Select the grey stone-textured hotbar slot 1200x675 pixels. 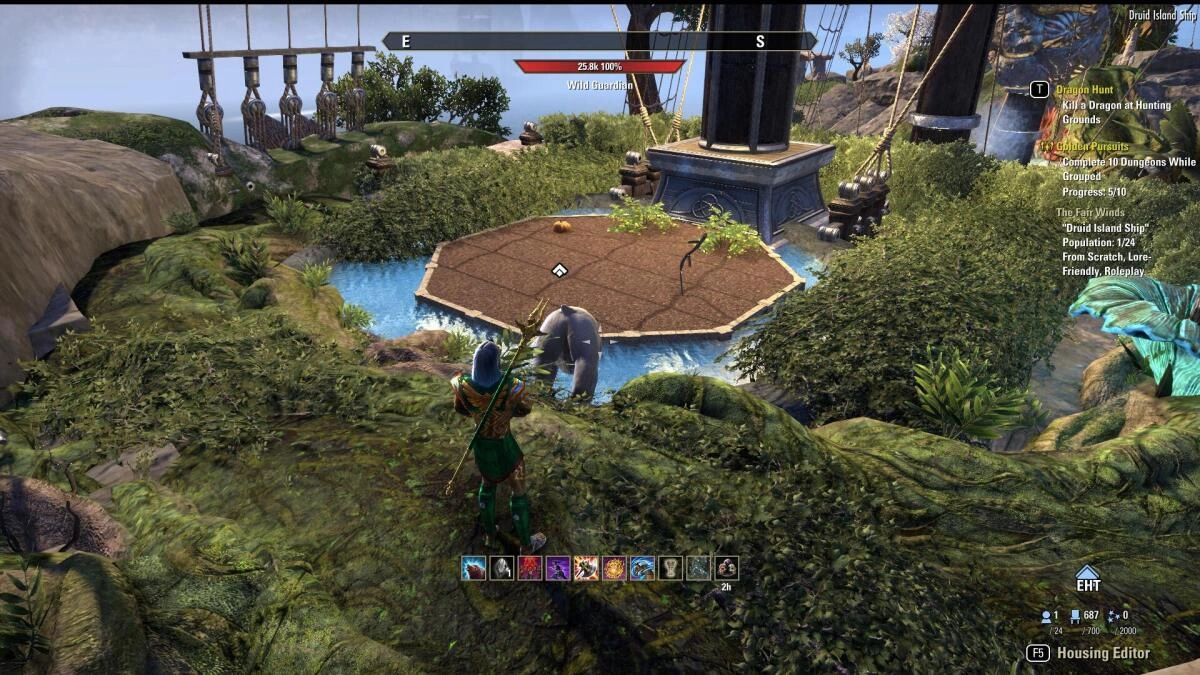(x=698, y=568)
